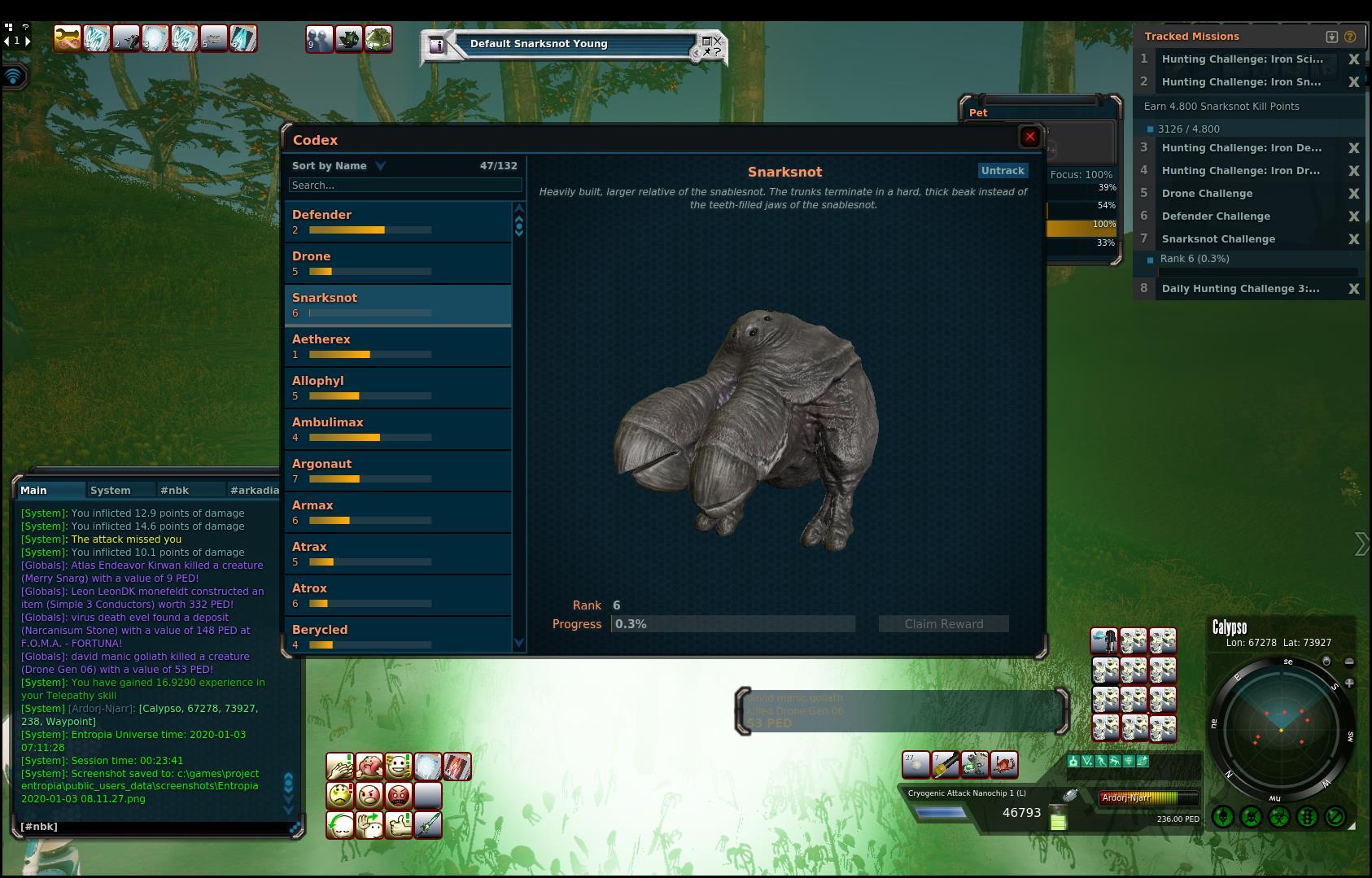Select Ambulimax in the Codex list
Image resolution: width=1372 pixels, height=878 pixels.
click(x=398, y=429)
